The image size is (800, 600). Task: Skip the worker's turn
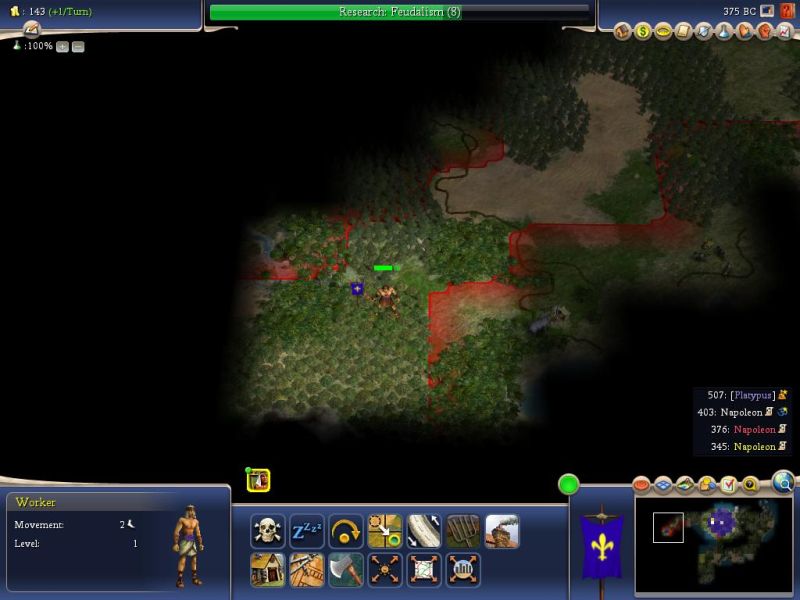tap(346, 531)
